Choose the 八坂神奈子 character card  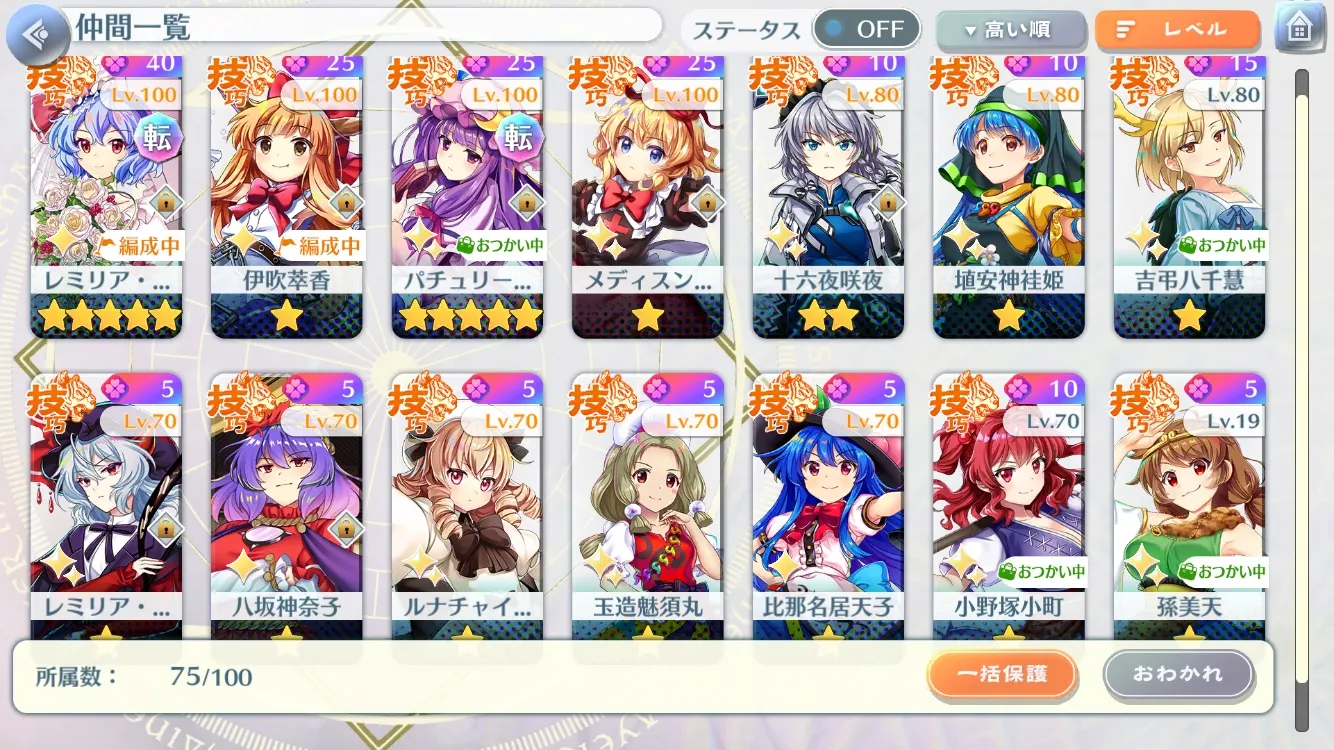(x=287, y=505)
